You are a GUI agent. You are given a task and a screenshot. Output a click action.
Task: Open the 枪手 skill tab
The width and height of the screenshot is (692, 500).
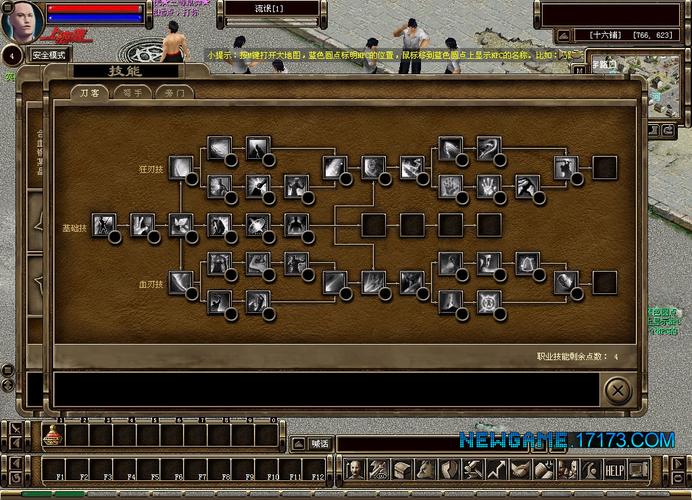tap(132, 92)
